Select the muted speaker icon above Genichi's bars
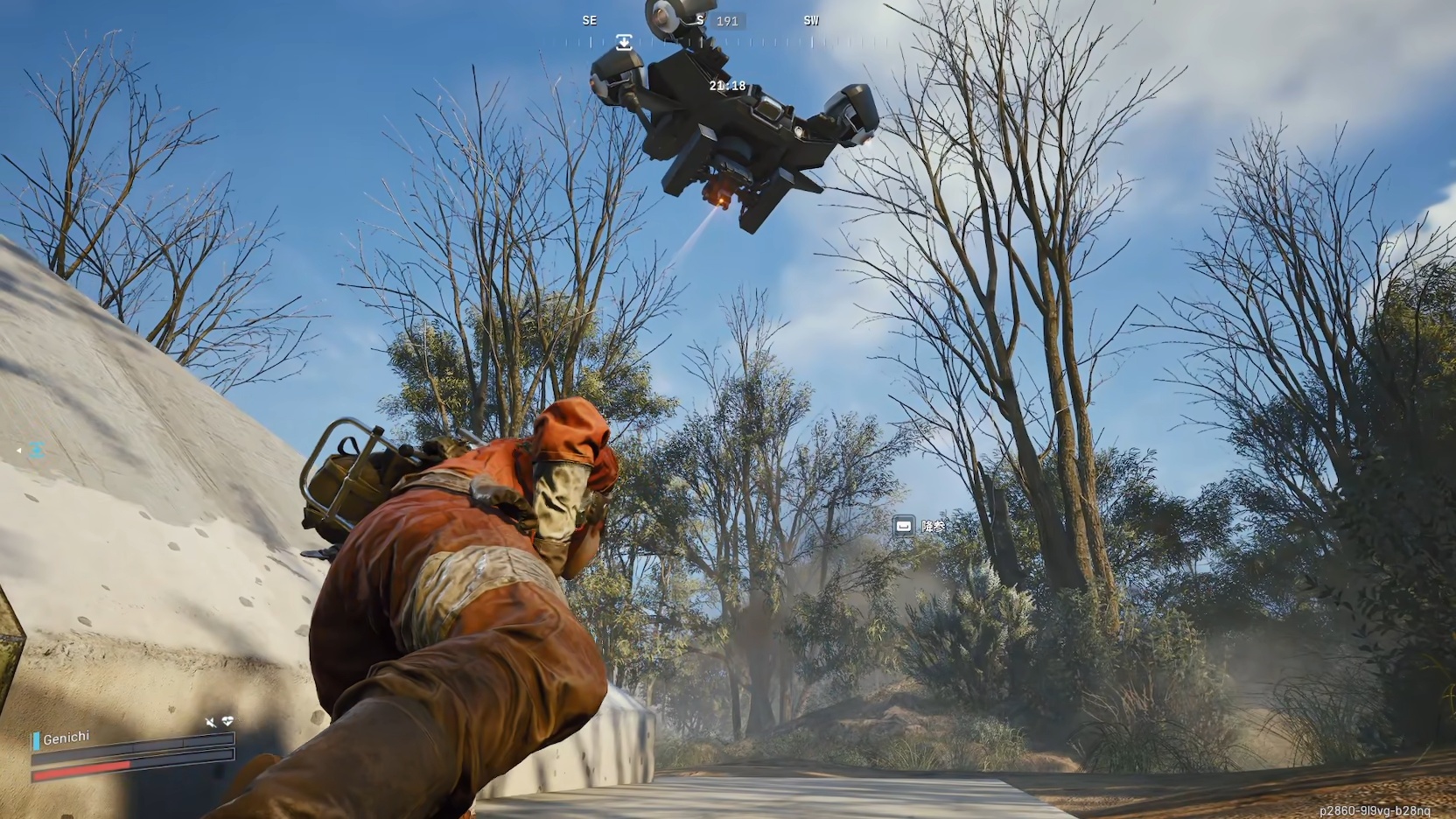The image size is (1456, 819). 211,723
